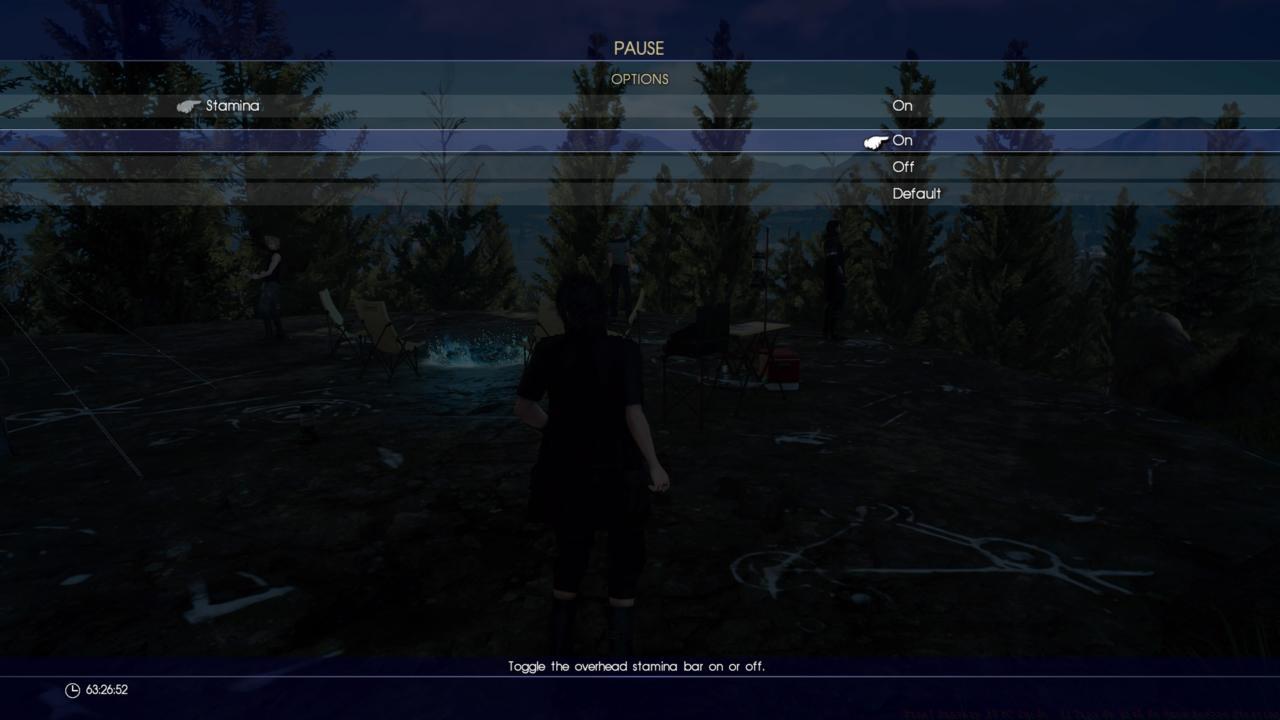Click the OPTIONS header
Viewport: 1280px width, 720px height.
point(640,79)
